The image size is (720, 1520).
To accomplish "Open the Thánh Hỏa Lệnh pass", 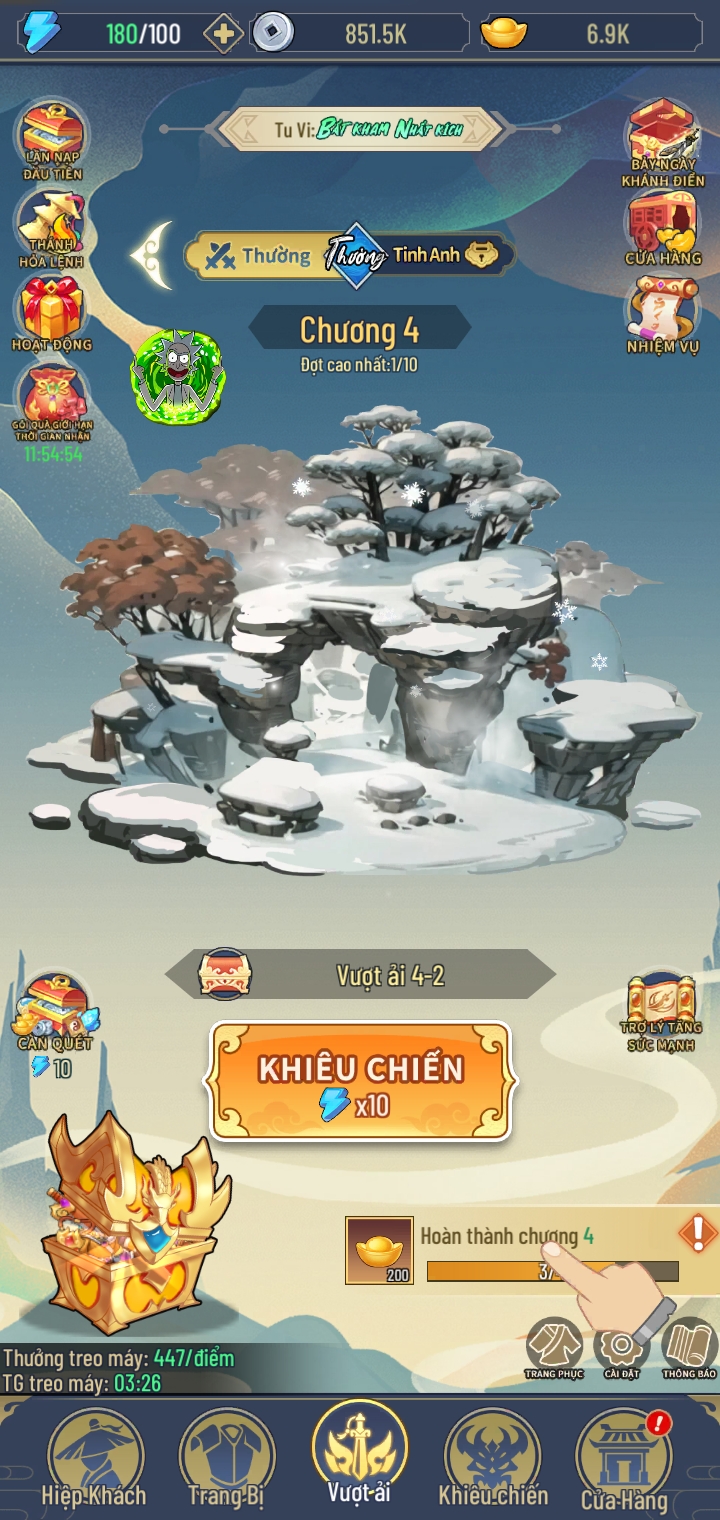I will click(52, 230).
